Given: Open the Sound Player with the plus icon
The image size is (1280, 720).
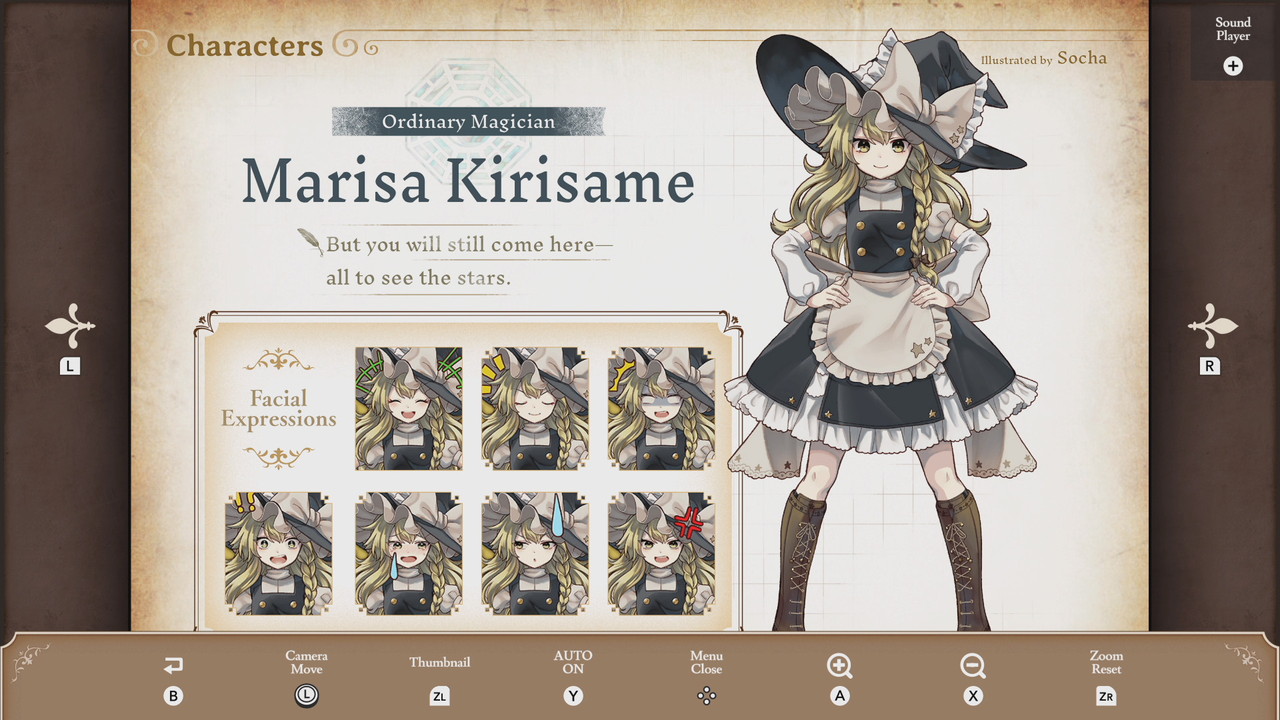Looking at the screenshot, I should (1233, 66).
